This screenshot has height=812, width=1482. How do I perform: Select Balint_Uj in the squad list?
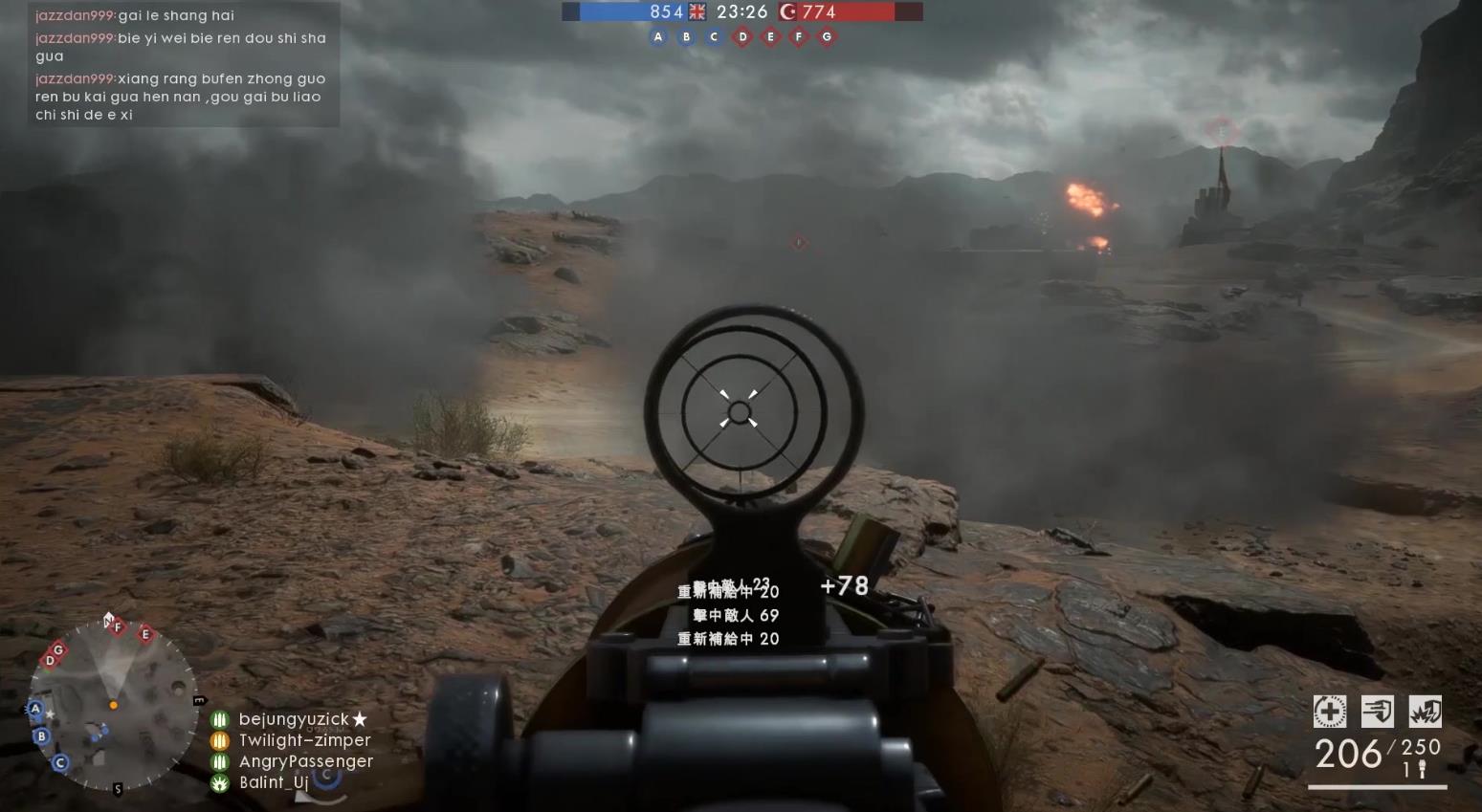click(273, 782)
